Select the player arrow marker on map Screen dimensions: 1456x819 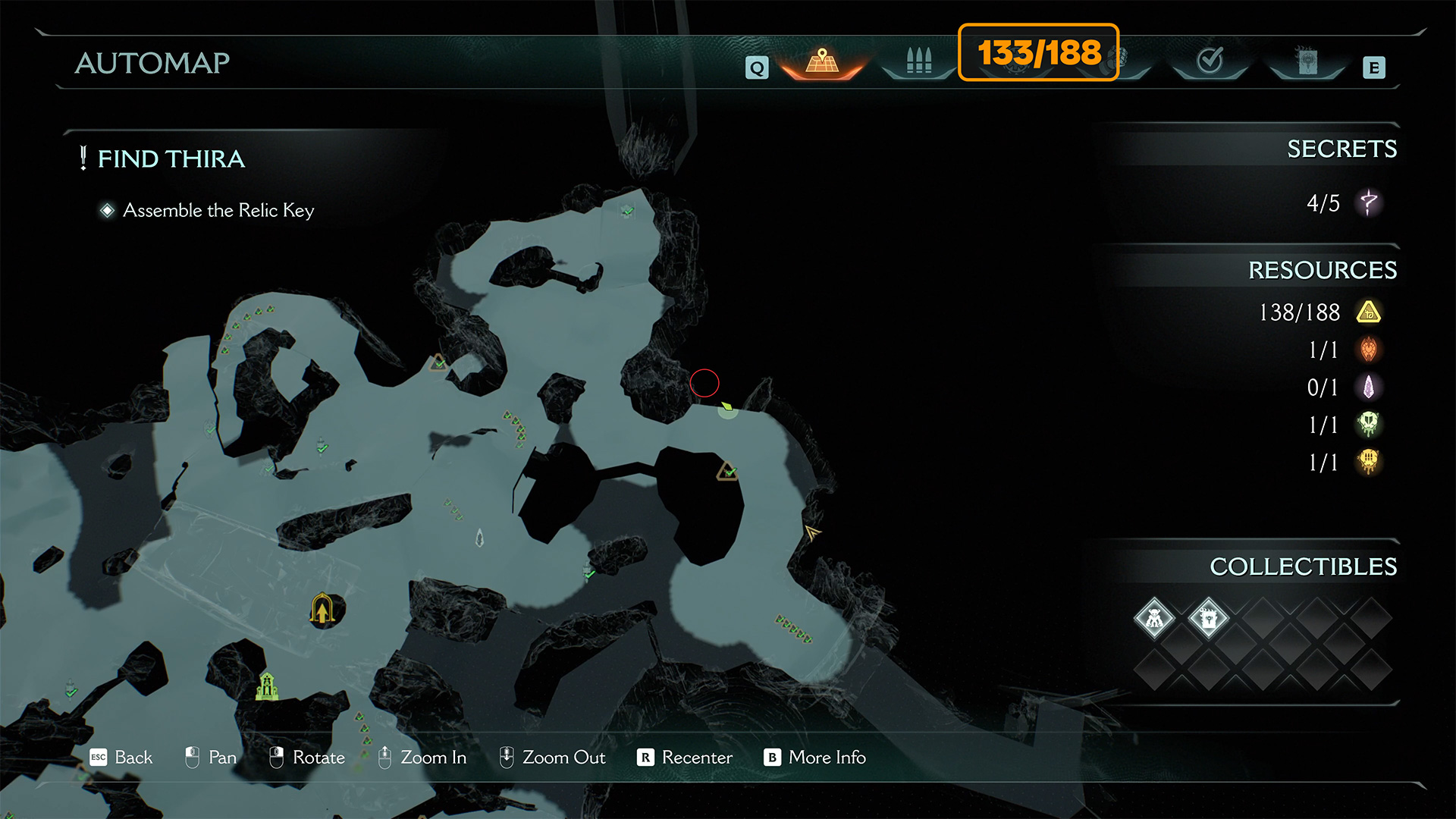point(811,532)
